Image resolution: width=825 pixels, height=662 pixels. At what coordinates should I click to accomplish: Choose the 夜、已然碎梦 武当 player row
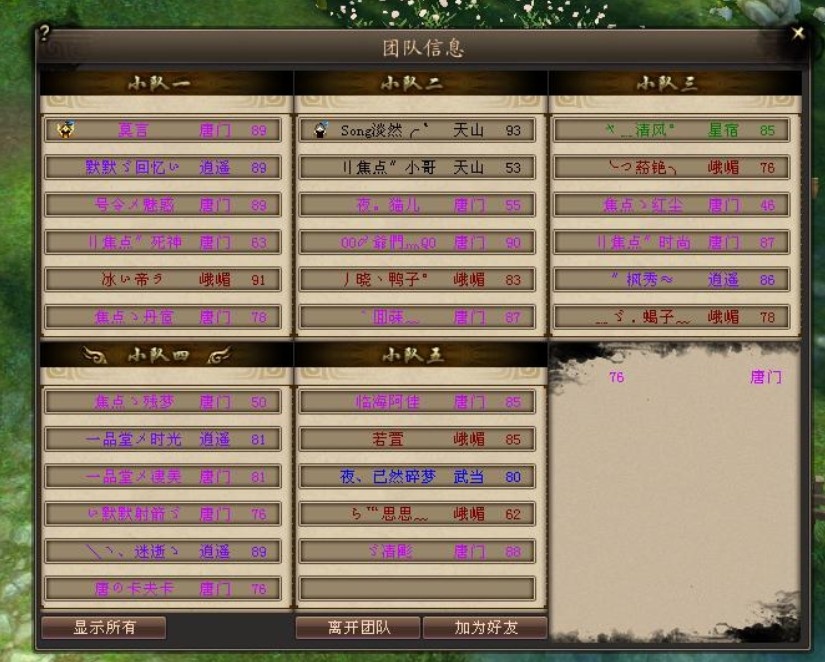[417, 477]
